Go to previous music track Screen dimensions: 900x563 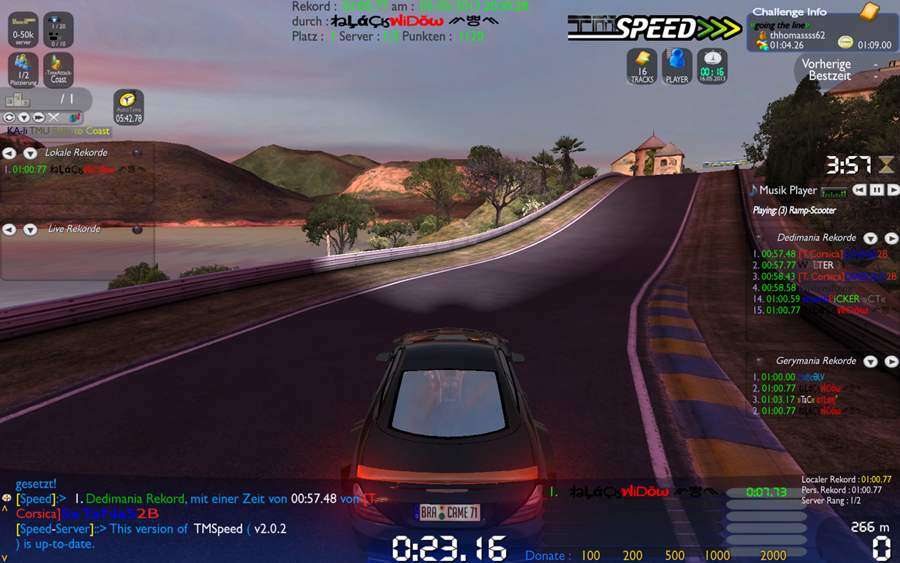tap(859, 190)
